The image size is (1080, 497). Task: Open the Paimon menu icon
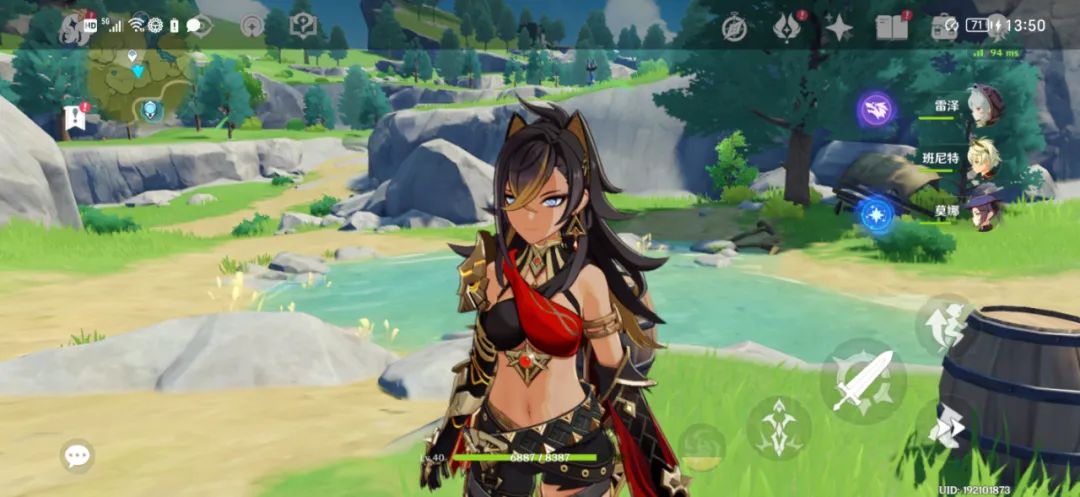[72, 27]
